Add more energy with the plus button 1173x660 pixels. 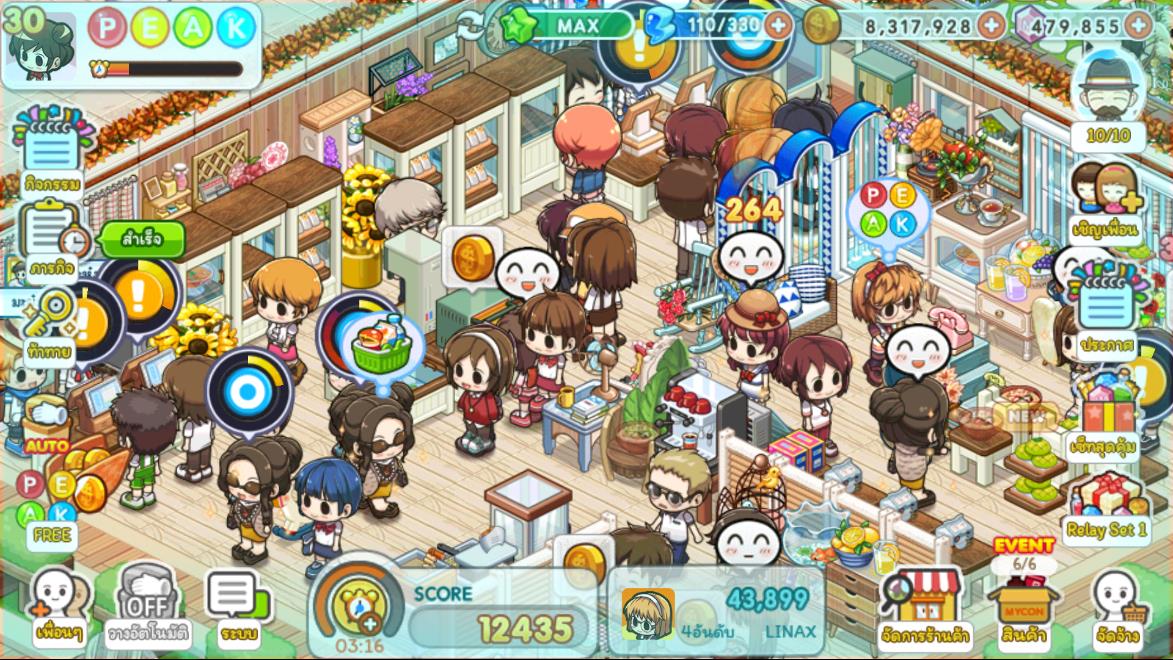click(778, 24)
